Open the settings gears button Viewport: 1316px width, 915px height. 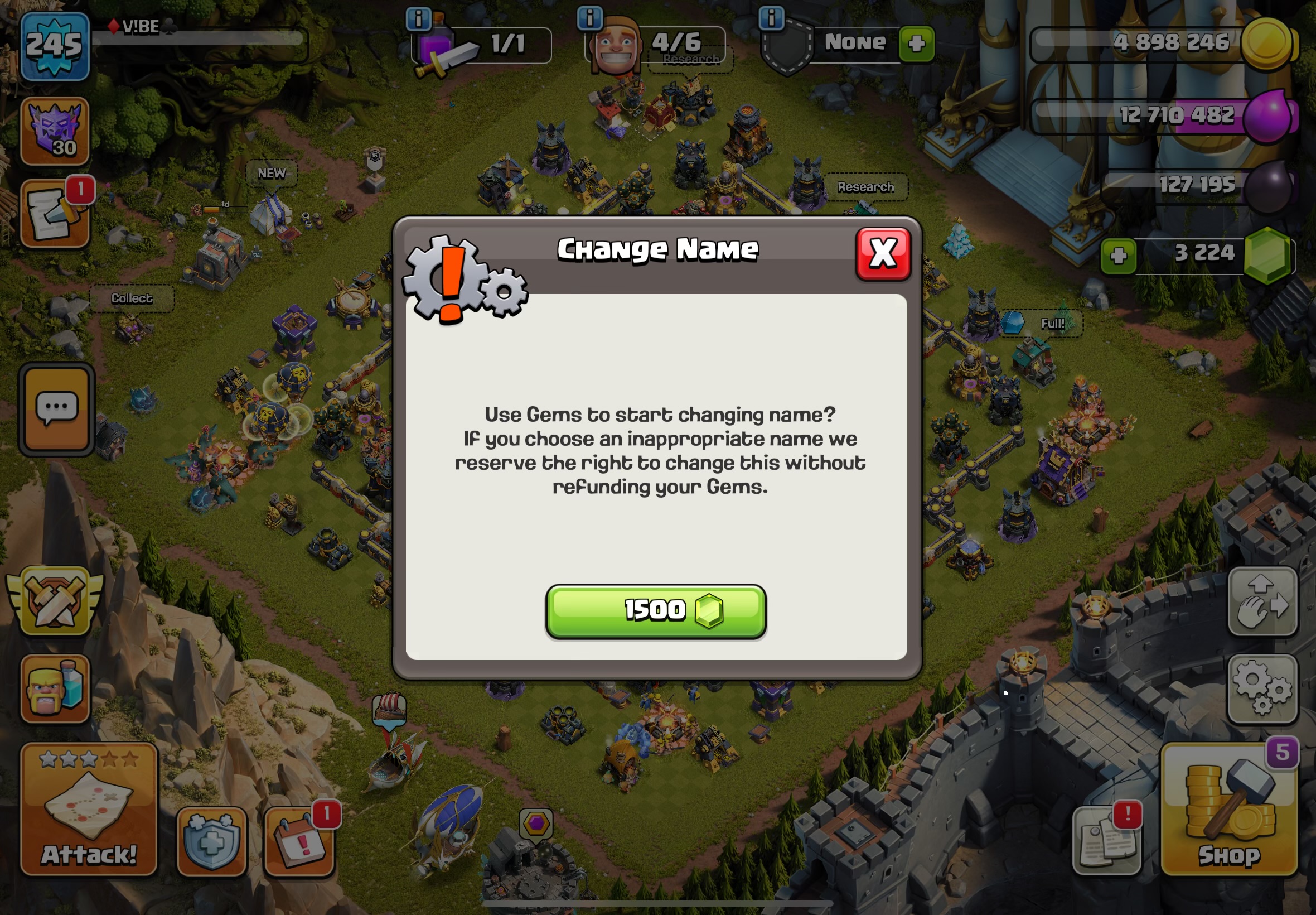tap(1262, 688)
